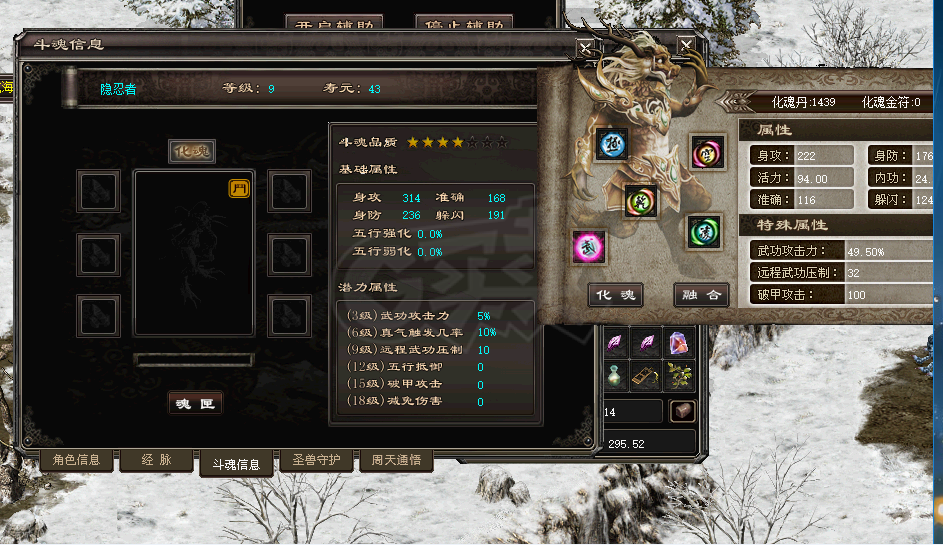Click the 魂匣 button

click(x=194, y=402)
